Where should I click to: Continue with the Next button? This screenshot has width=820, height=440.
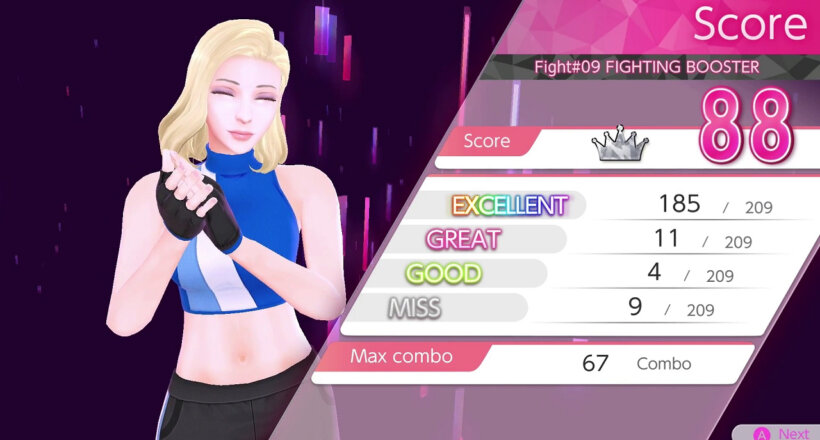click(x=781, y=432)
